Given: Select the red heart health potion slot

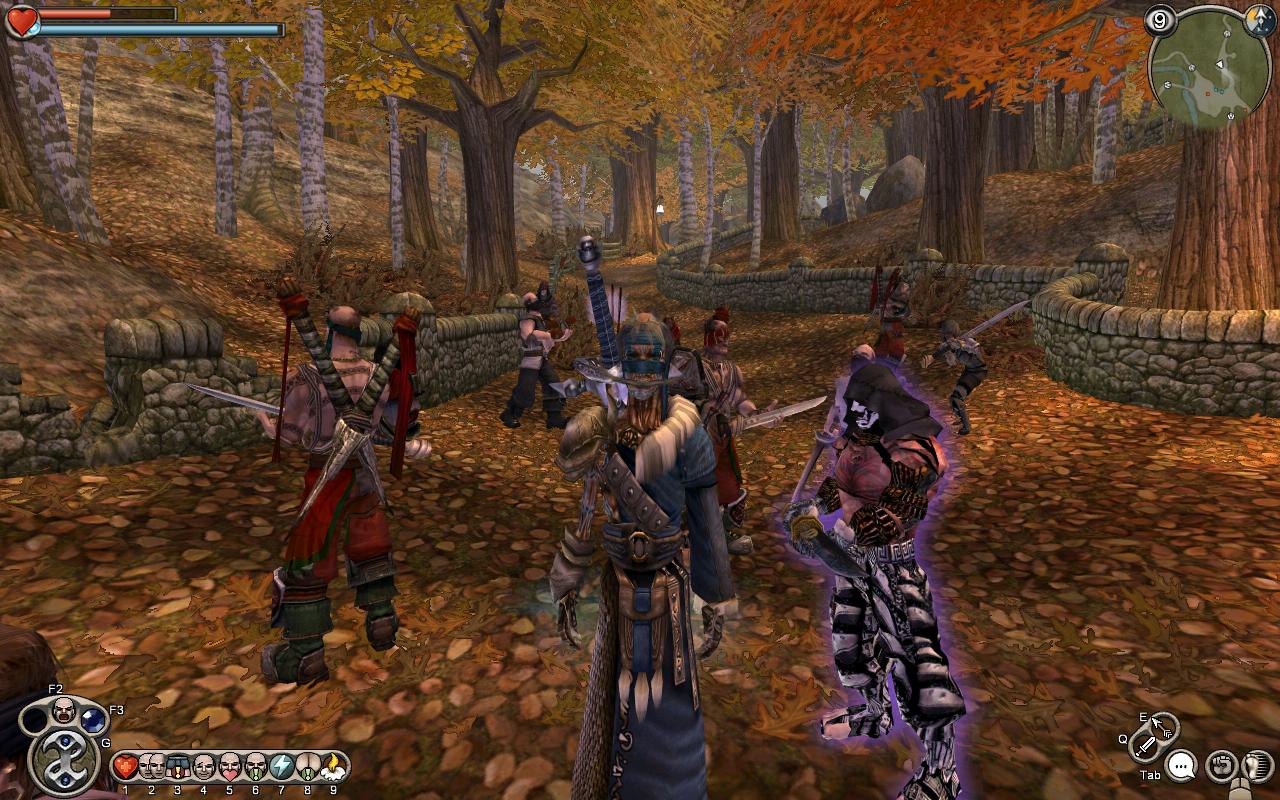Looking at the screenshot, I should click(x=125, y=767).
